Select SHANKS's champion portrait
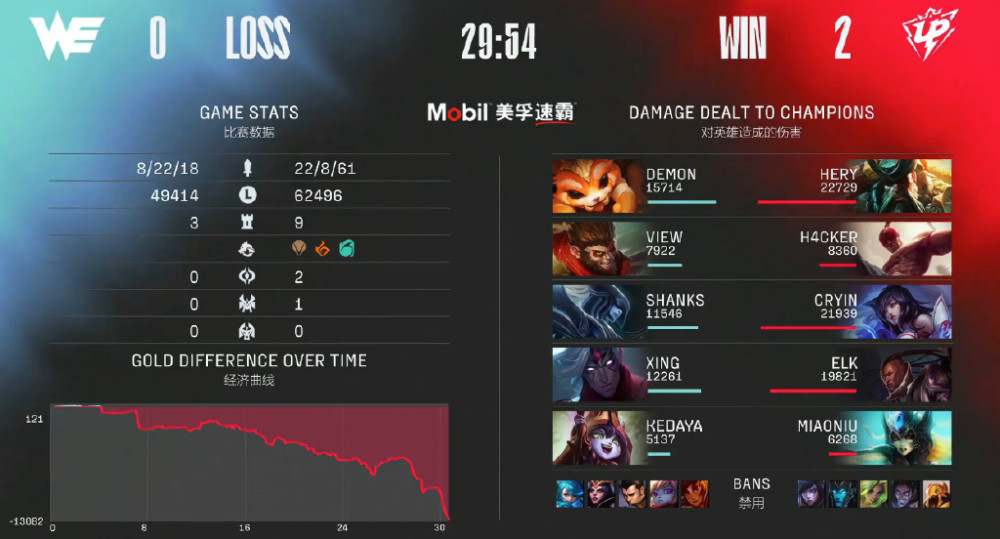Image resolution: width=1000 pixels, height=539 pixels. click(597, 310)
